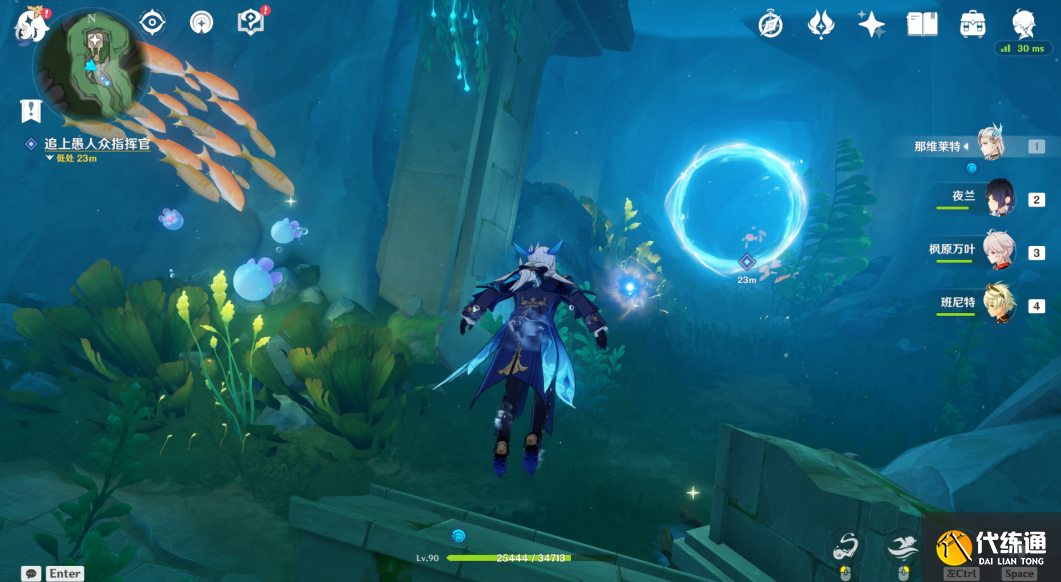Activate the swimmer sprint ability

click(903, 547)
